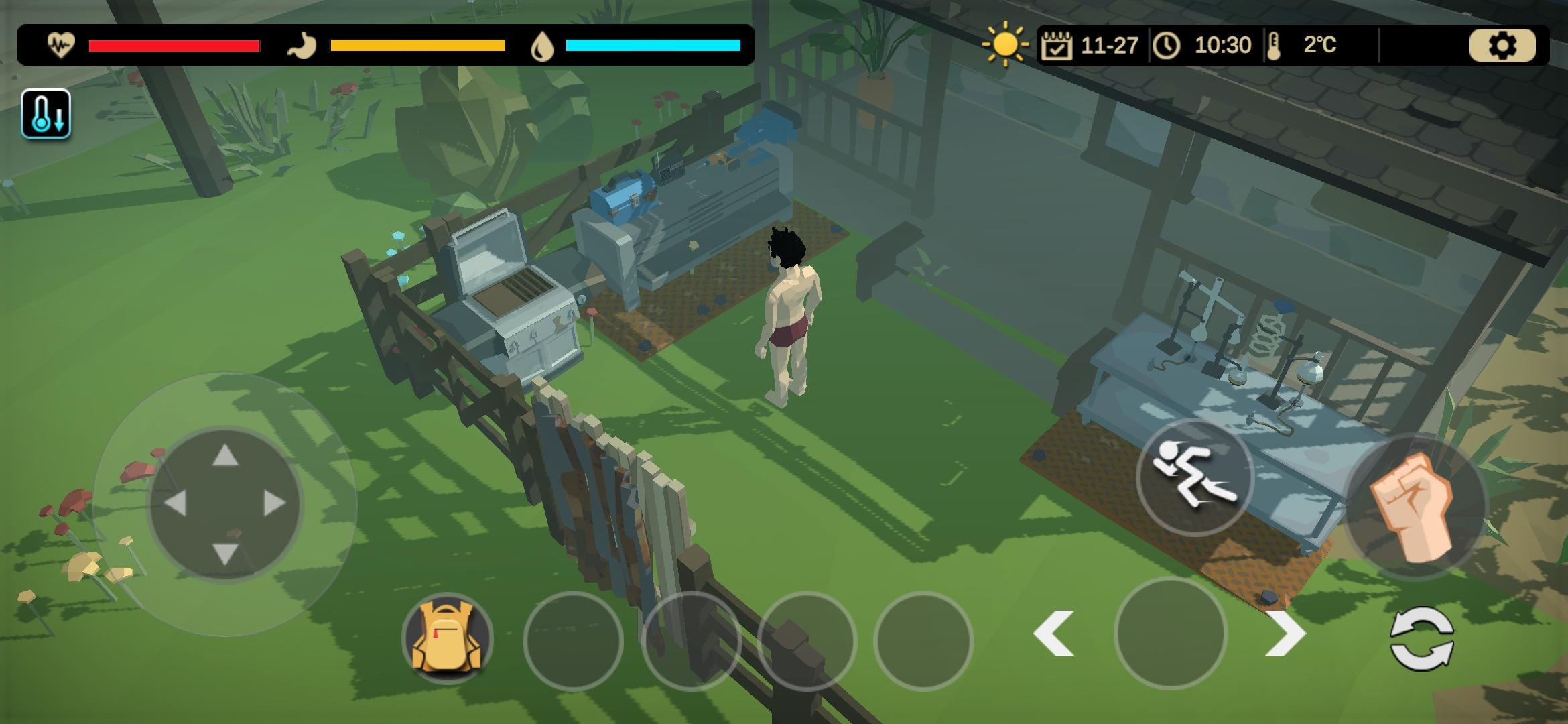Select the previous item with left chevron
The height and width of the screenshot is (724, 1568).
coord(1054,633)
